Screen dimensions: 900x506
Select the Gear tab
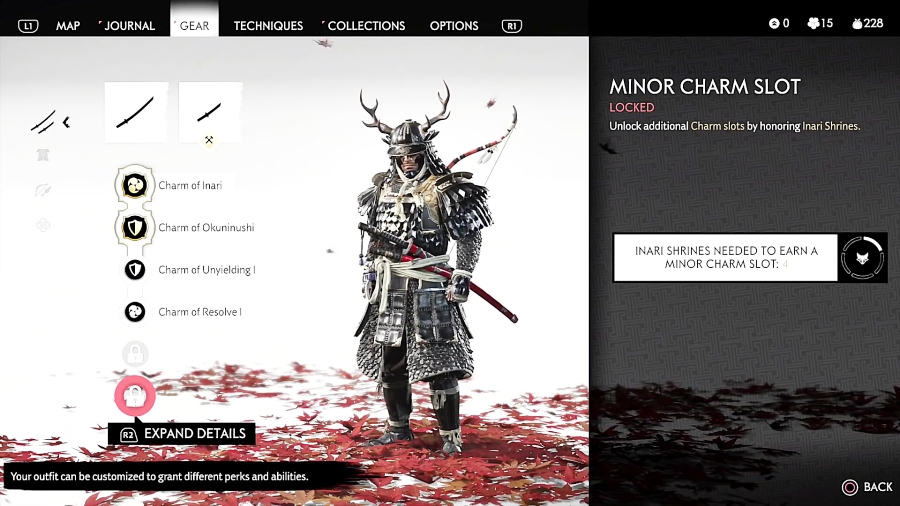195,25
